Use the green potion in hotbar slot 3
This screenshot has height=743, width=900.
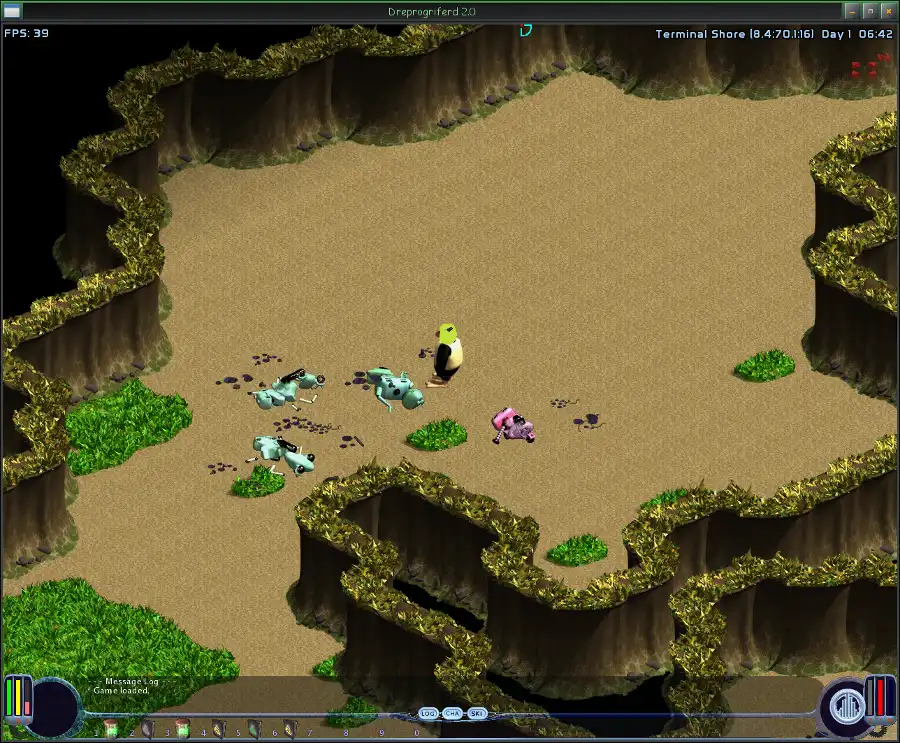[182, 728]
